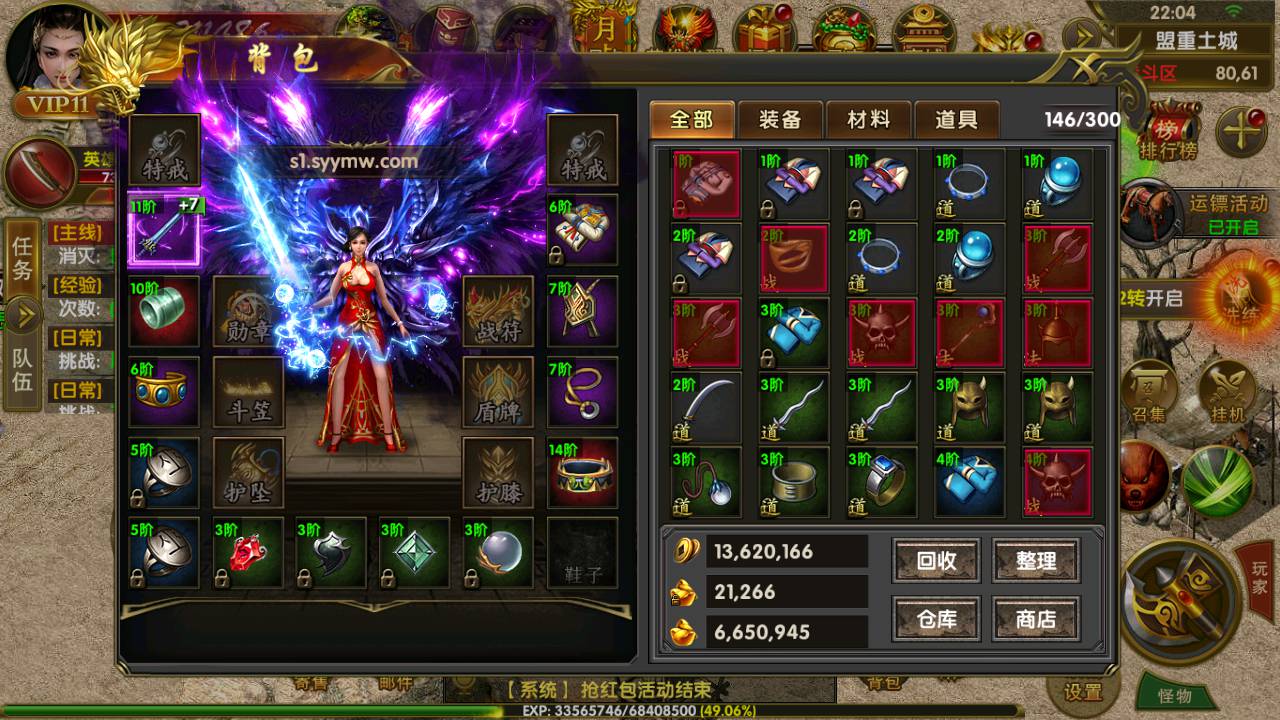Select the 4阶 red demon mask item

pyautogui.click(x=1056, y=482)
